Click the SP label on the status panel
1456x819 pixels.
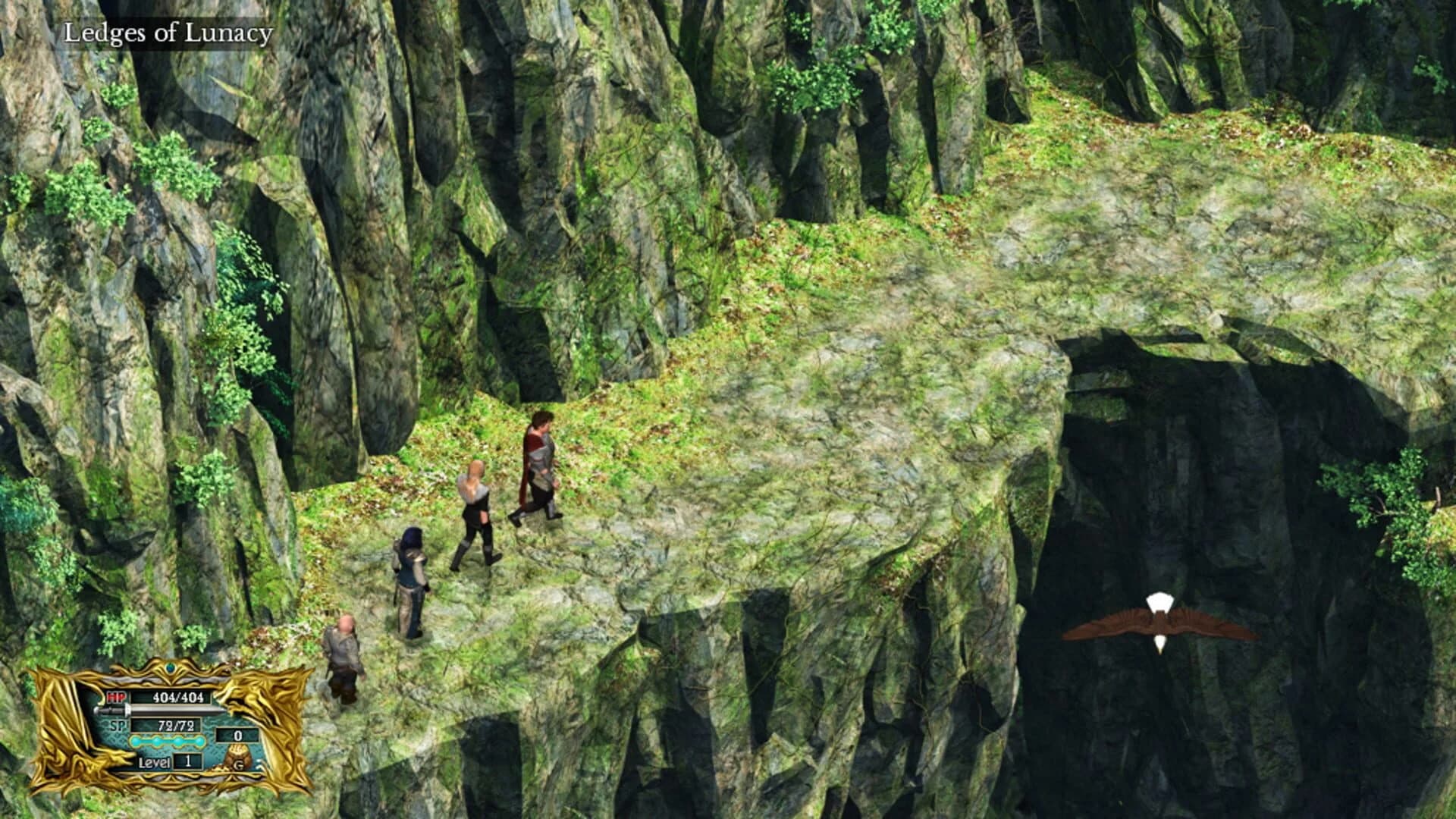click(x=119, y=726)
